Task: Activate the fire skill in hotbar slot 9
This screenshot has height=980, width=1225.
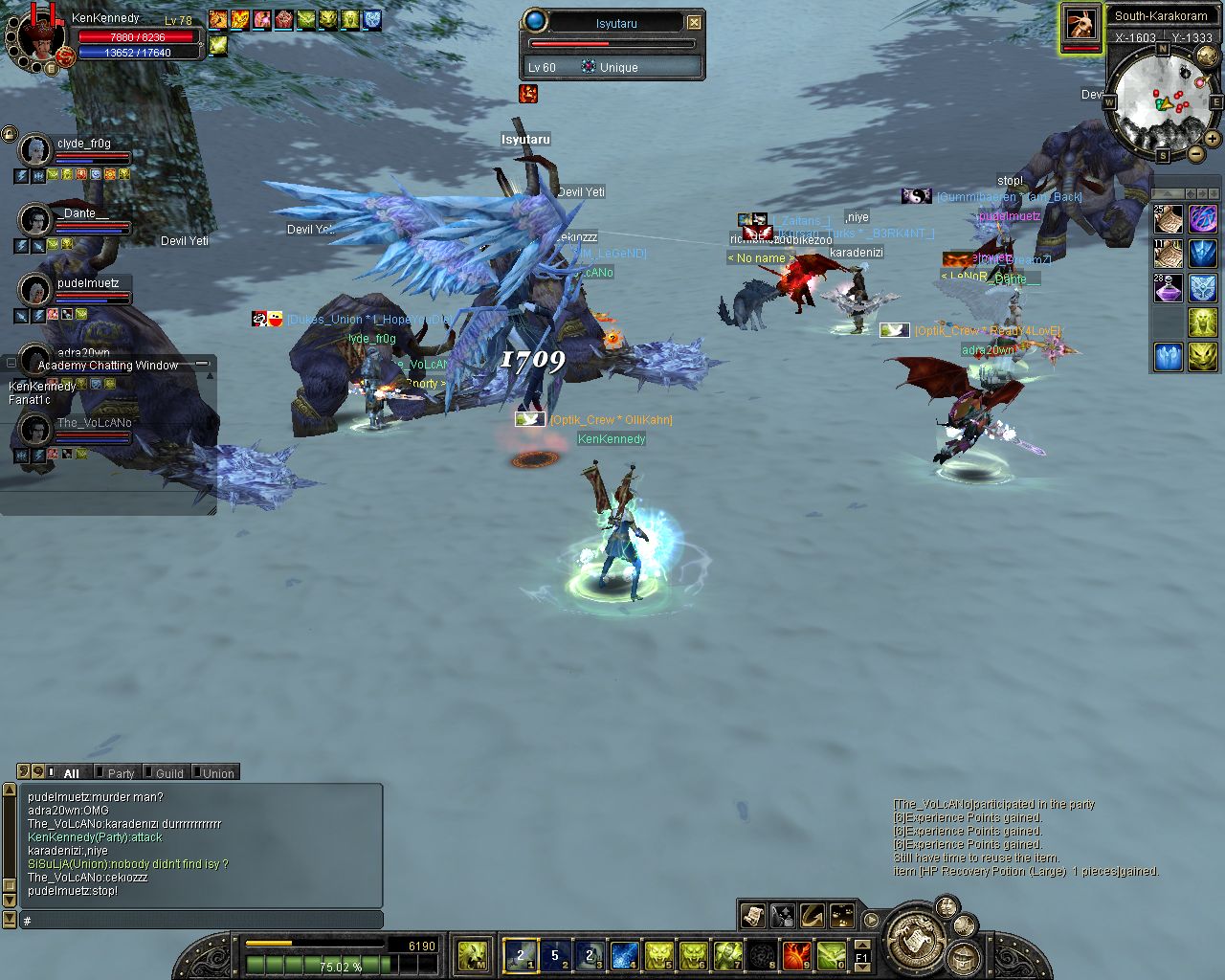Action: point(795,954)
